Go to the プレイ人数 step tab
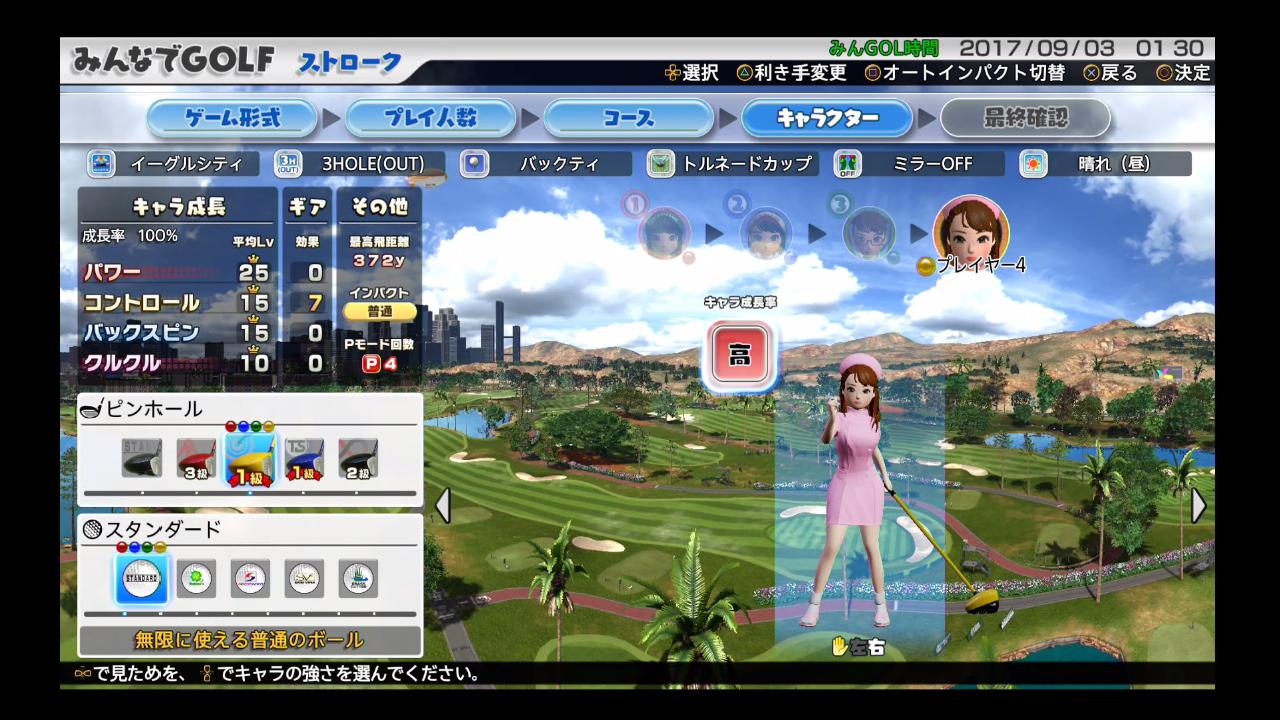 point(430,119)
